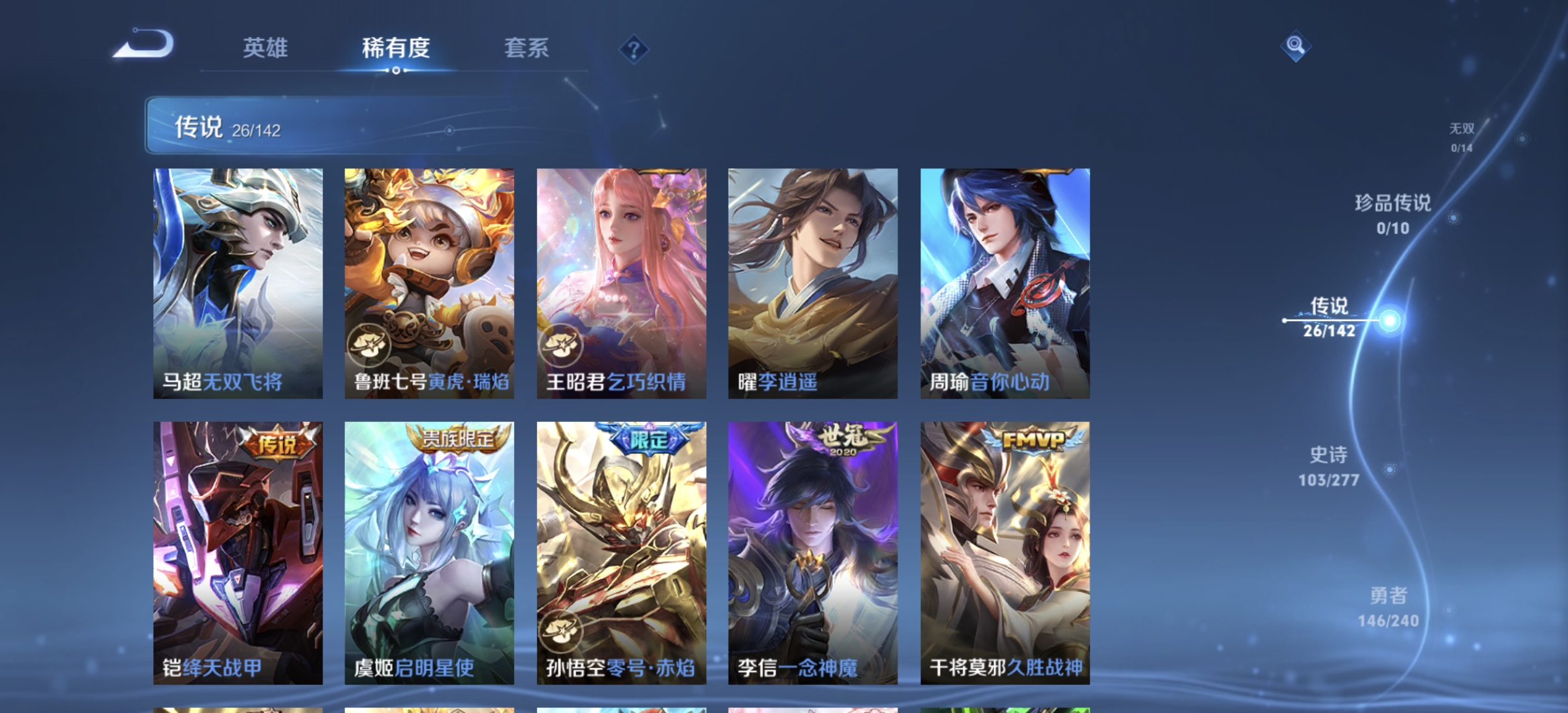Image resolution: width=1568 pixels, height=713 pixels.
Task: Open search via the magnifier icon
Action: [x=1295, y=45]
